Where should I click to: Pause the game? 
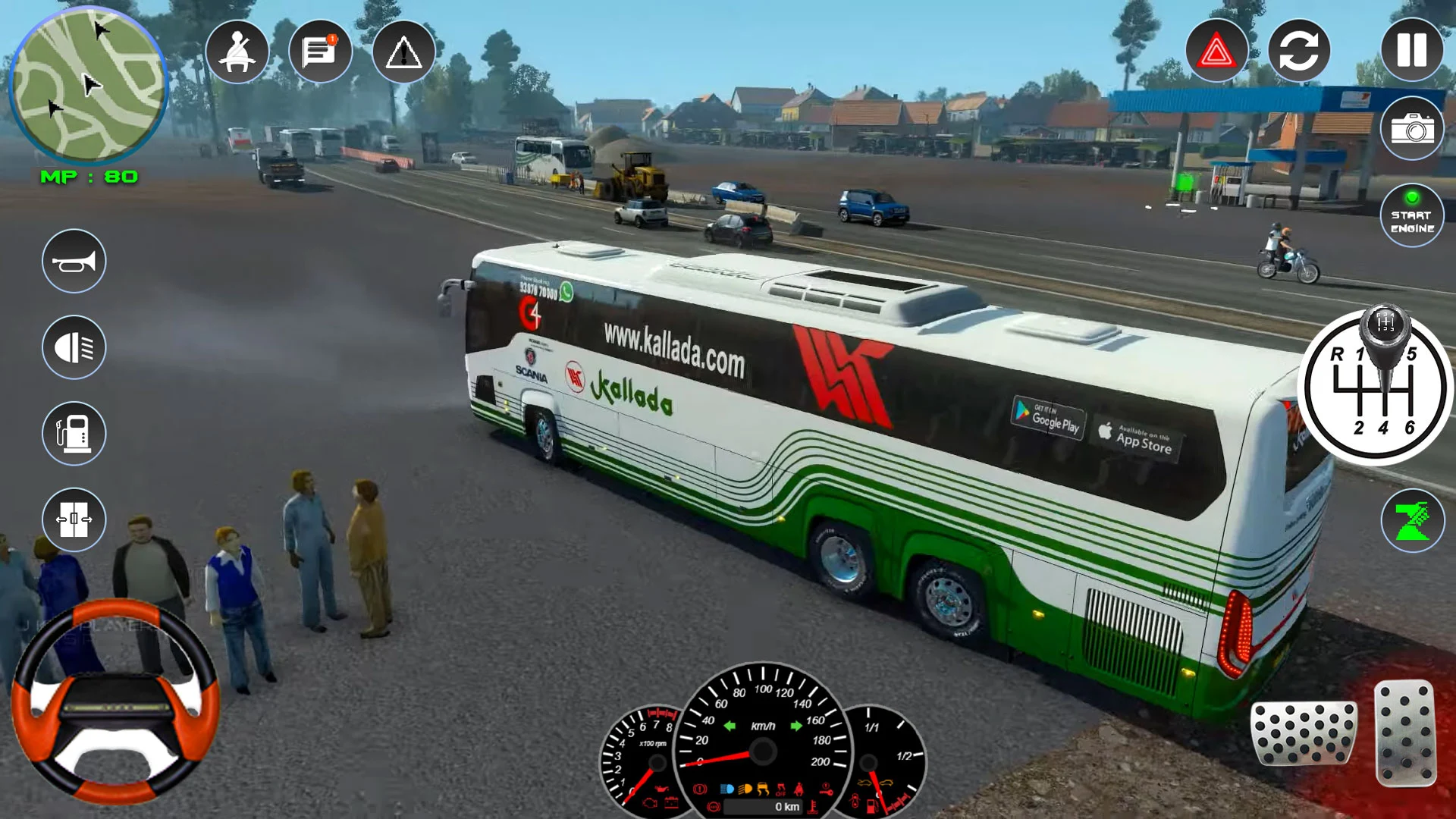click(1412, 50)
